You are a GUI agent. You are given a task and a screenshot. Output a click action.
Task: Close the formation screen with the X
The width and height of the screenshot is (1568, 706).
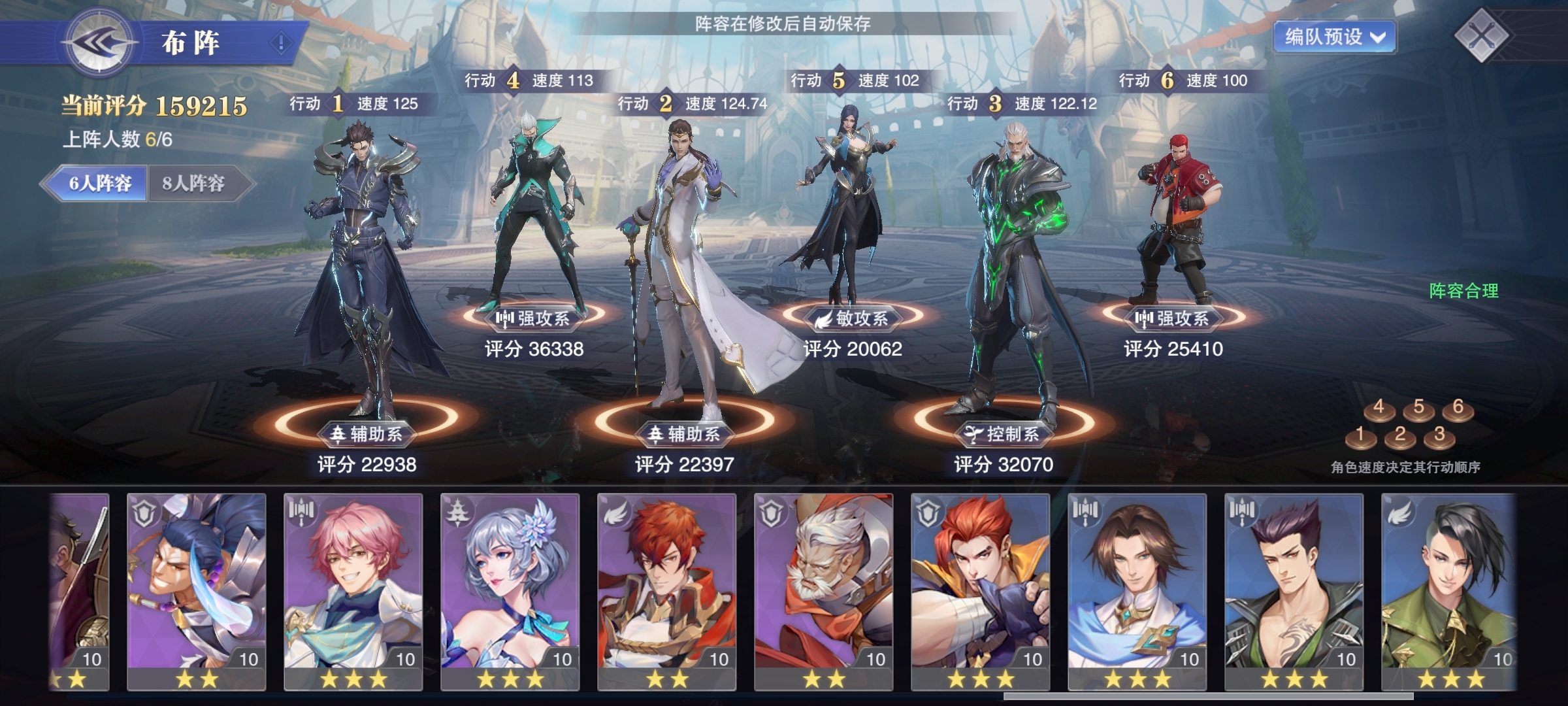(x=1481, y=35)
